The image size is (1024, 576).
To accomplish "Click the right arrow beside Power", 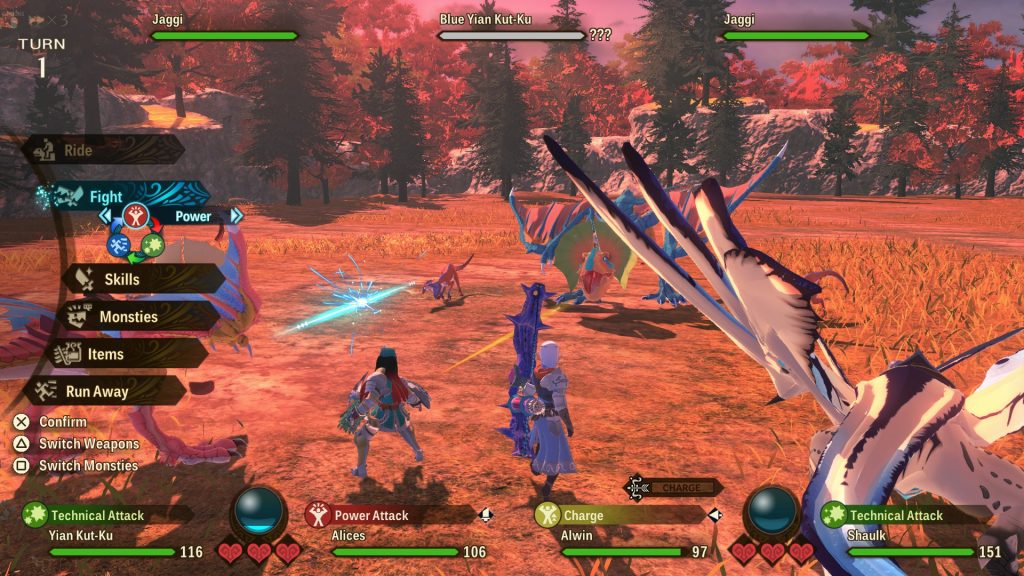I will coord(237,216).
